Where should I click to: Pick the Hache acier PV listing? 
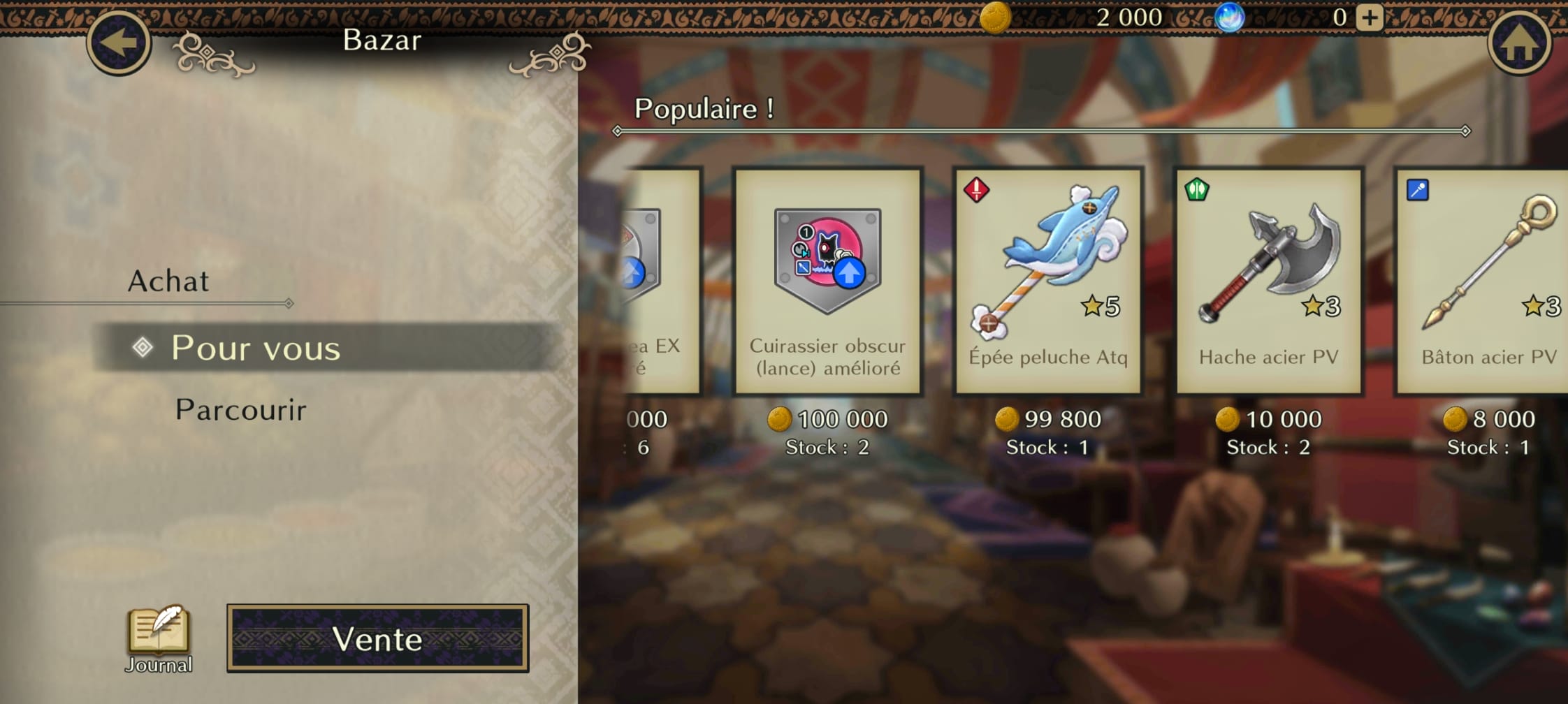point(1269,281)
